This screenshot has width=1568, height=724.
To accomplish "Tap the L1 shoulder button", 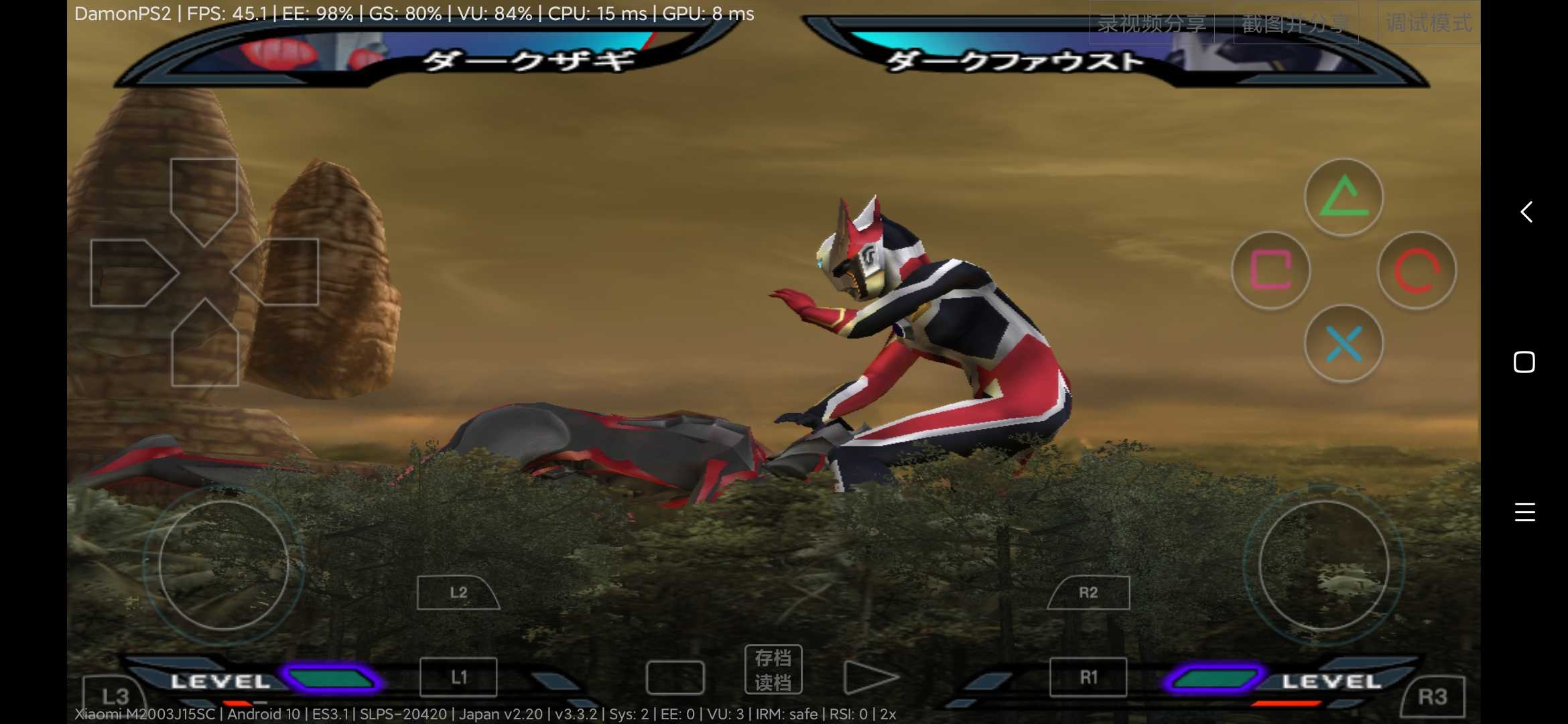I will (458, 676).
